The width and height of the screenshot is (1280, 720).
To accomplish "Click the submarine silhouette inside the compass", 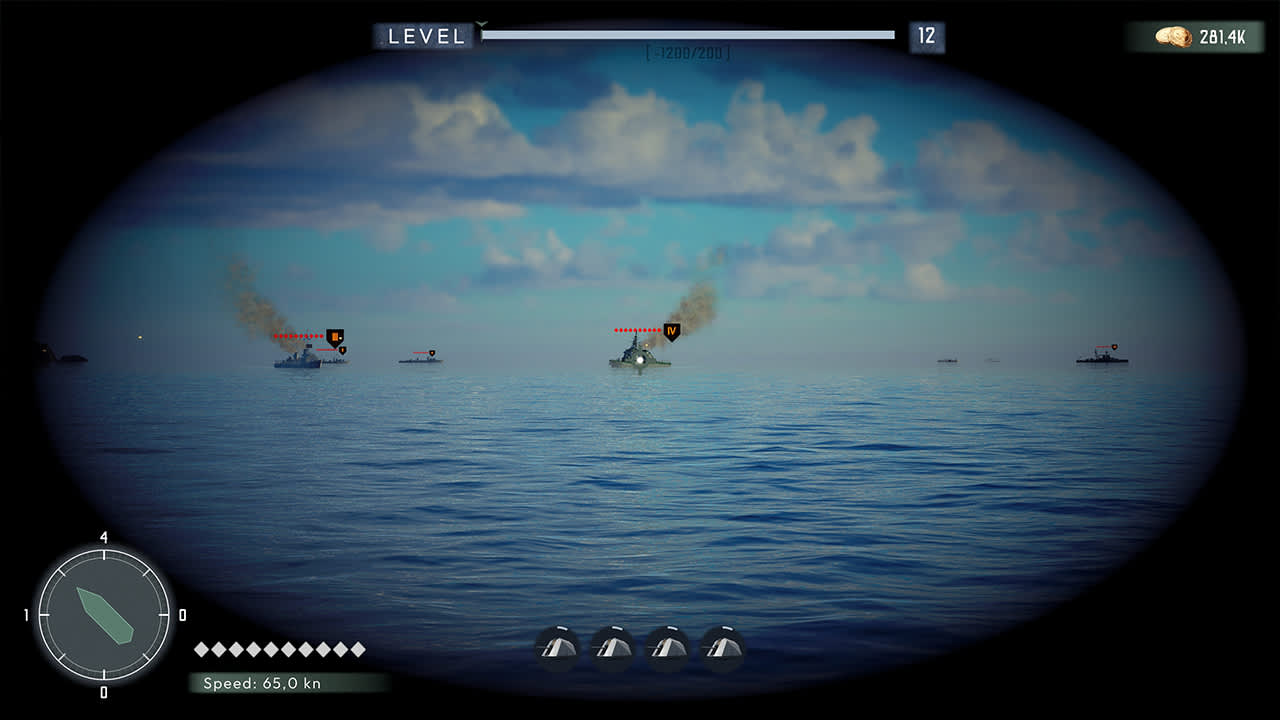I will (105, 615).
